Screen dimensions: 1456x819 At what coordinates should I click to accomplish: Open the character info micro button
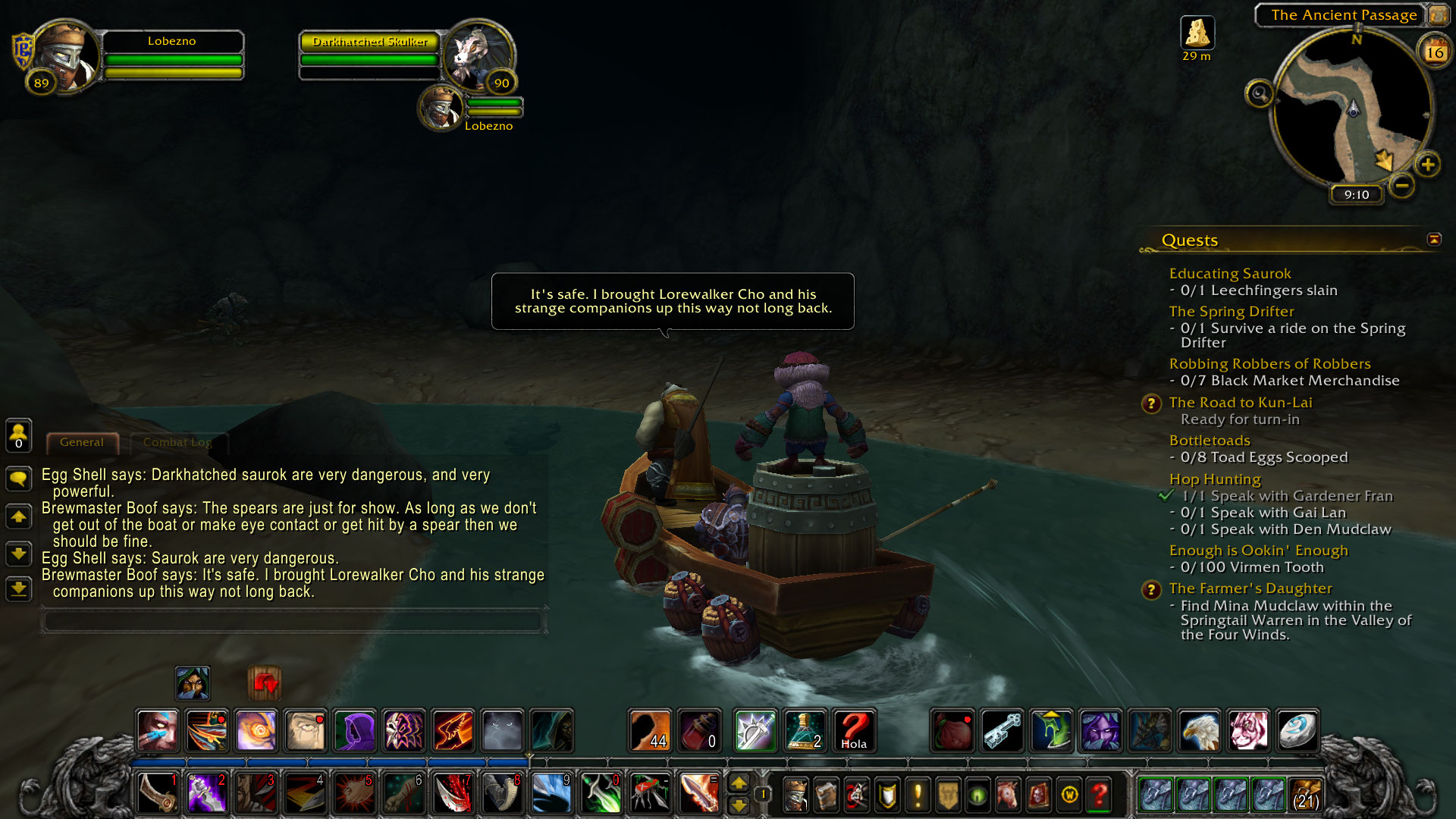pyautogui.click(x=795, y=795)
